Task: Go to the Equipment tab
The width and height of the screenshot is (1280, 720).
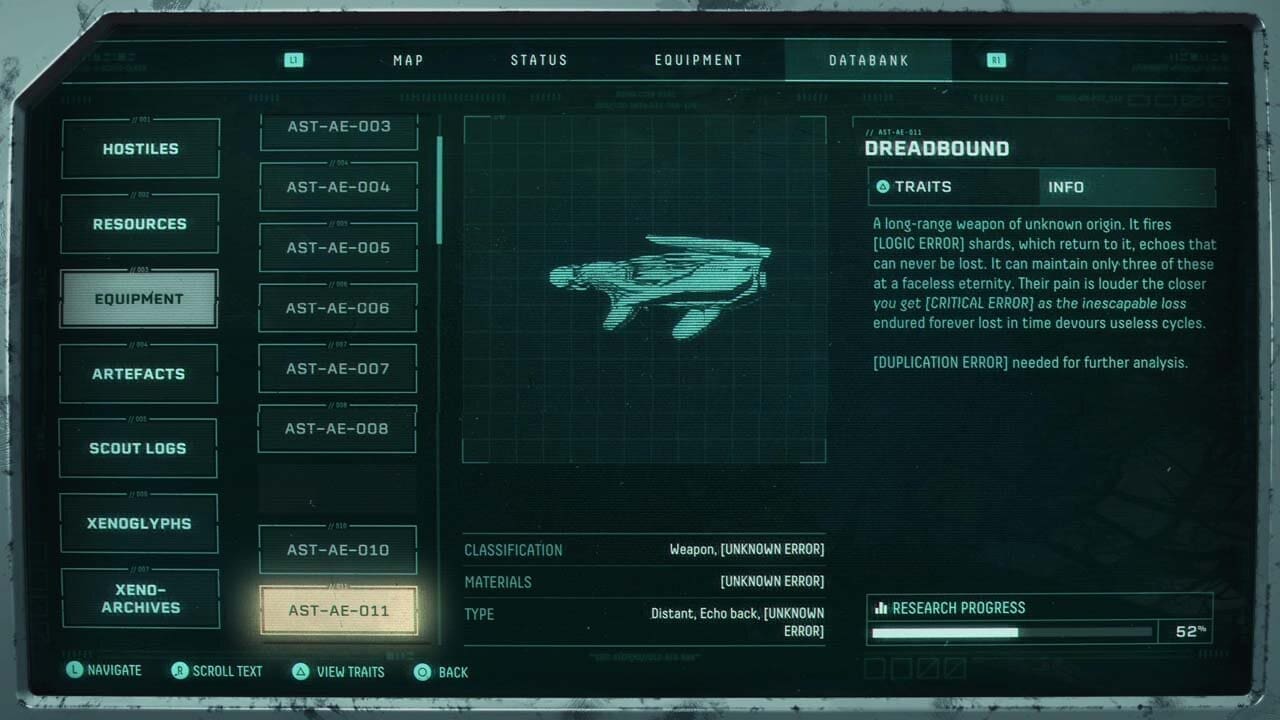Action: tap(698, 60)
